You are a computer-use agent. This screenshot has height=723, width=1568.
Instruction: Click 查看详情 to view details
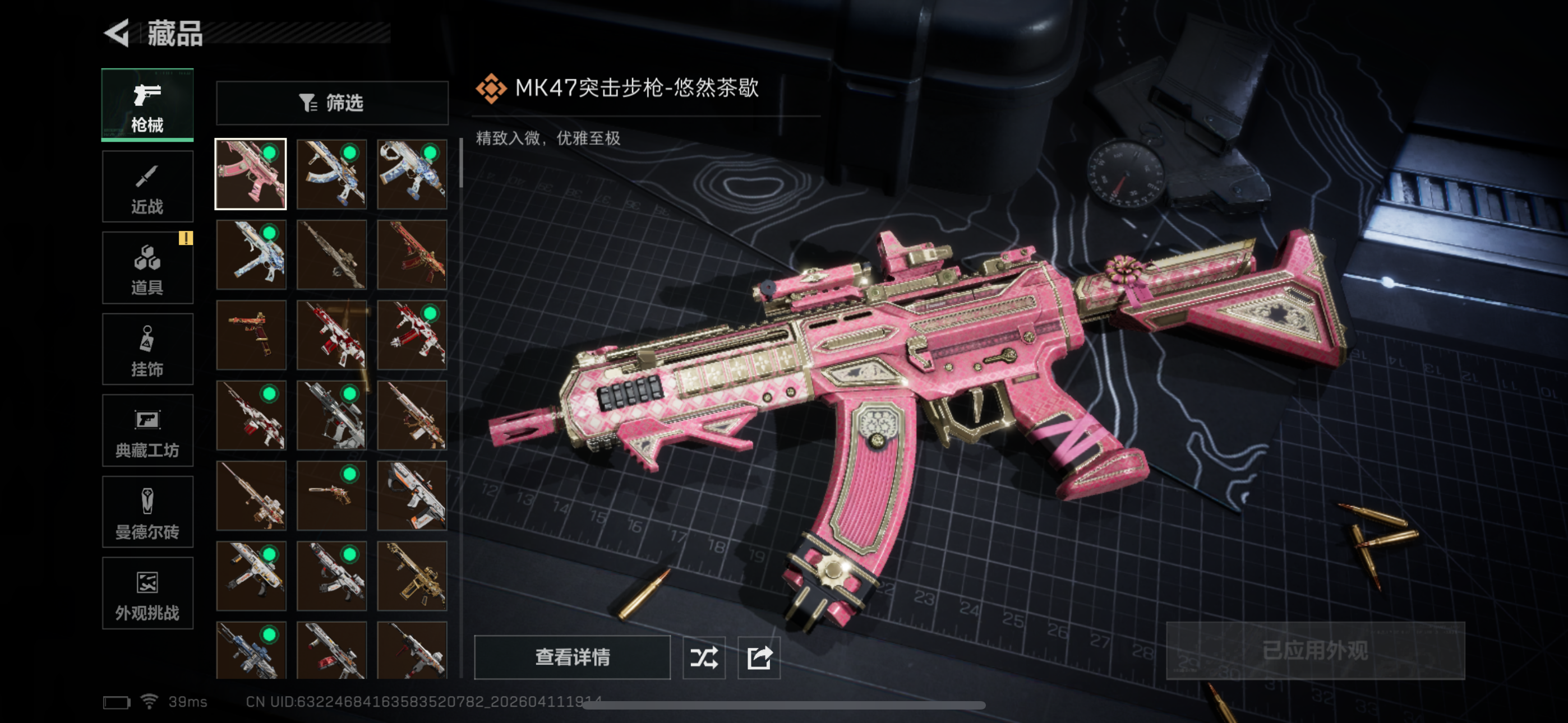[572, 657]
